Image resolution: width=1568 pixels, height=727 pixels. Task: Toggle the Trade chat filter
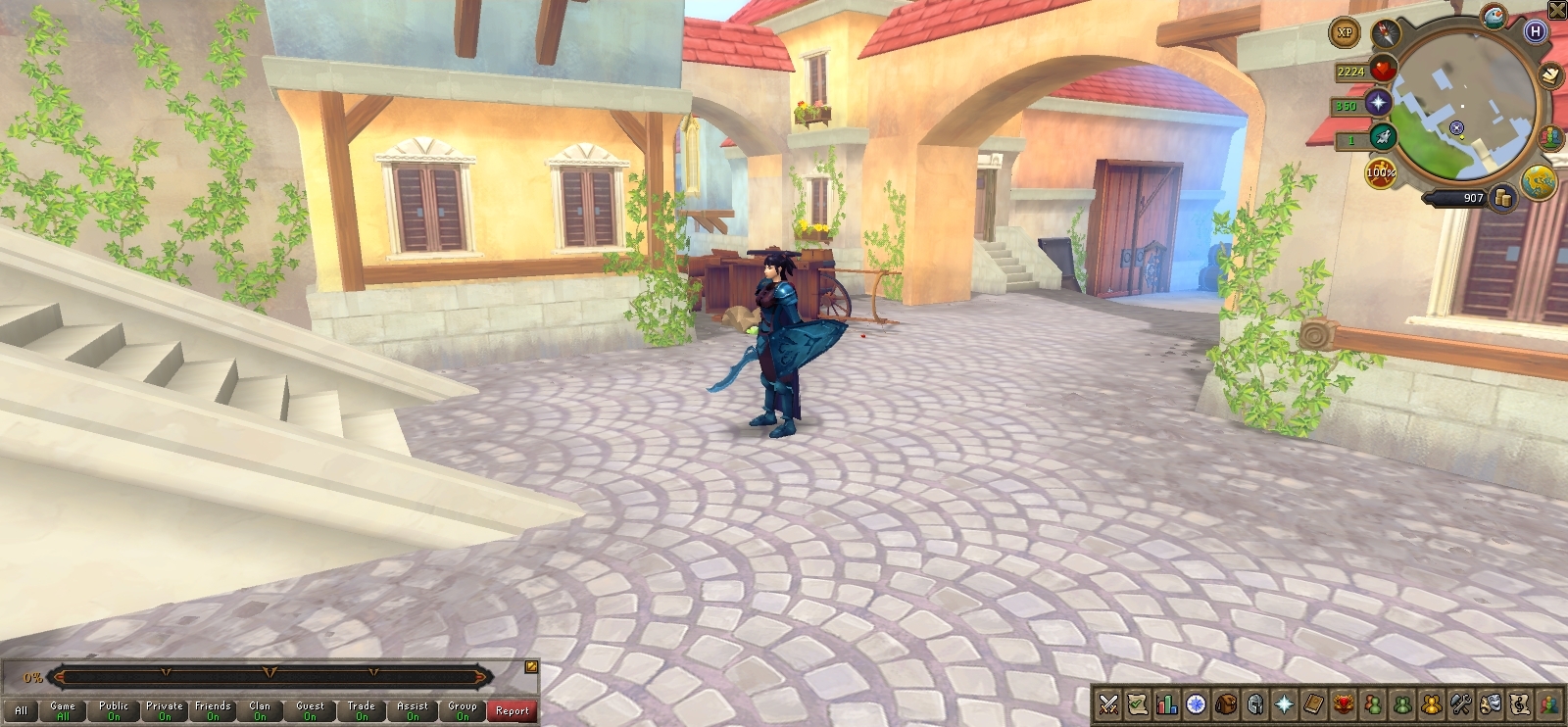362,710
